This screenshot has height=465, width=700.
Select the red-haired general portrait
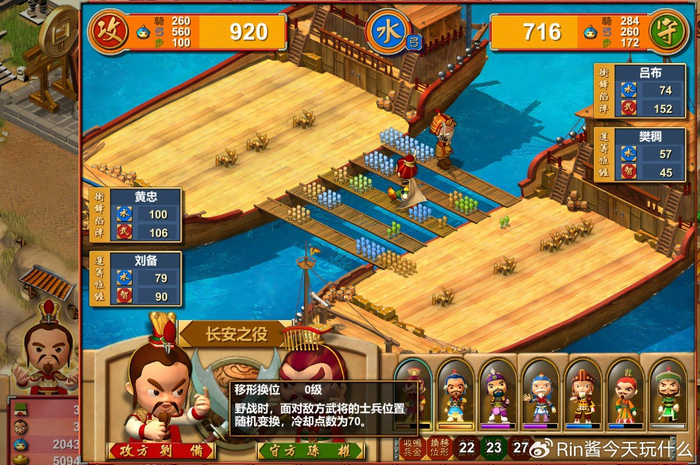[x=625, y=393]
